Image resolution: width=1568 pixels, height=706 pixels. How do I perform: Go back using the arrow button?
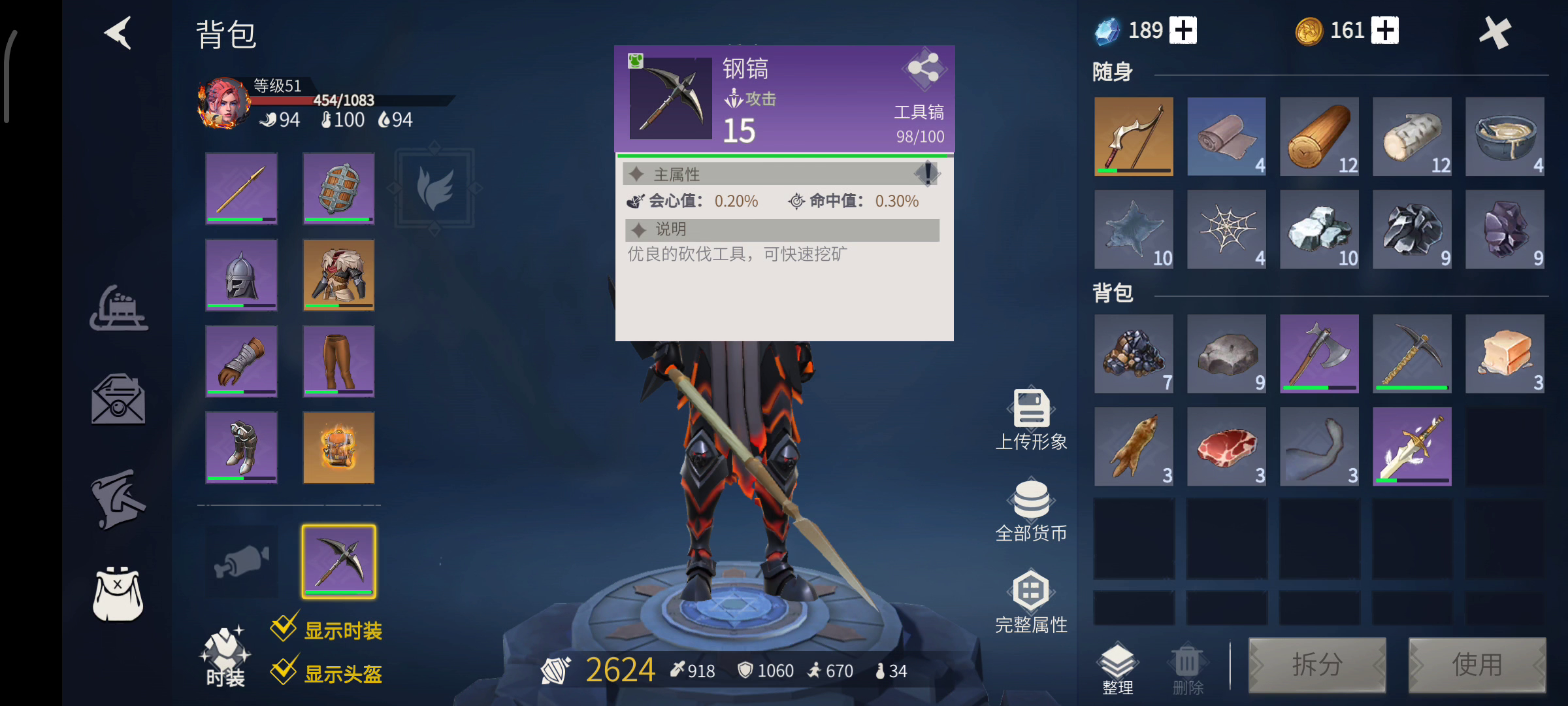(119, 33)
